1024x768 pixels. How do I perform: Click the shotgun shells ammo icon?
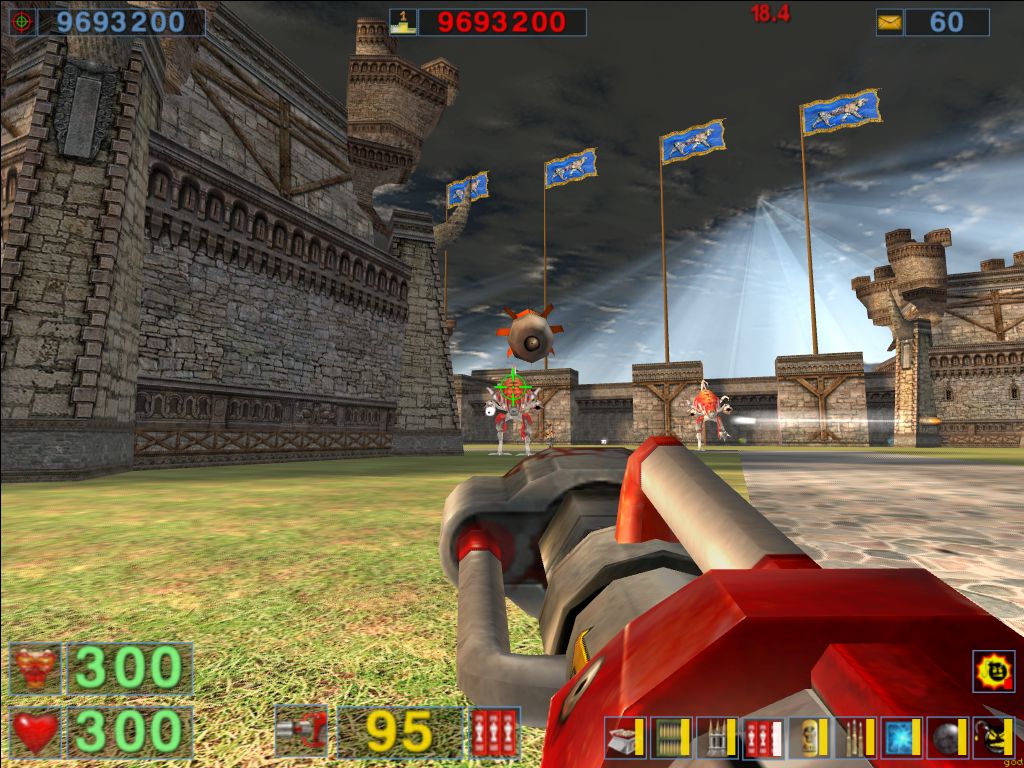(x=622, y=737)
